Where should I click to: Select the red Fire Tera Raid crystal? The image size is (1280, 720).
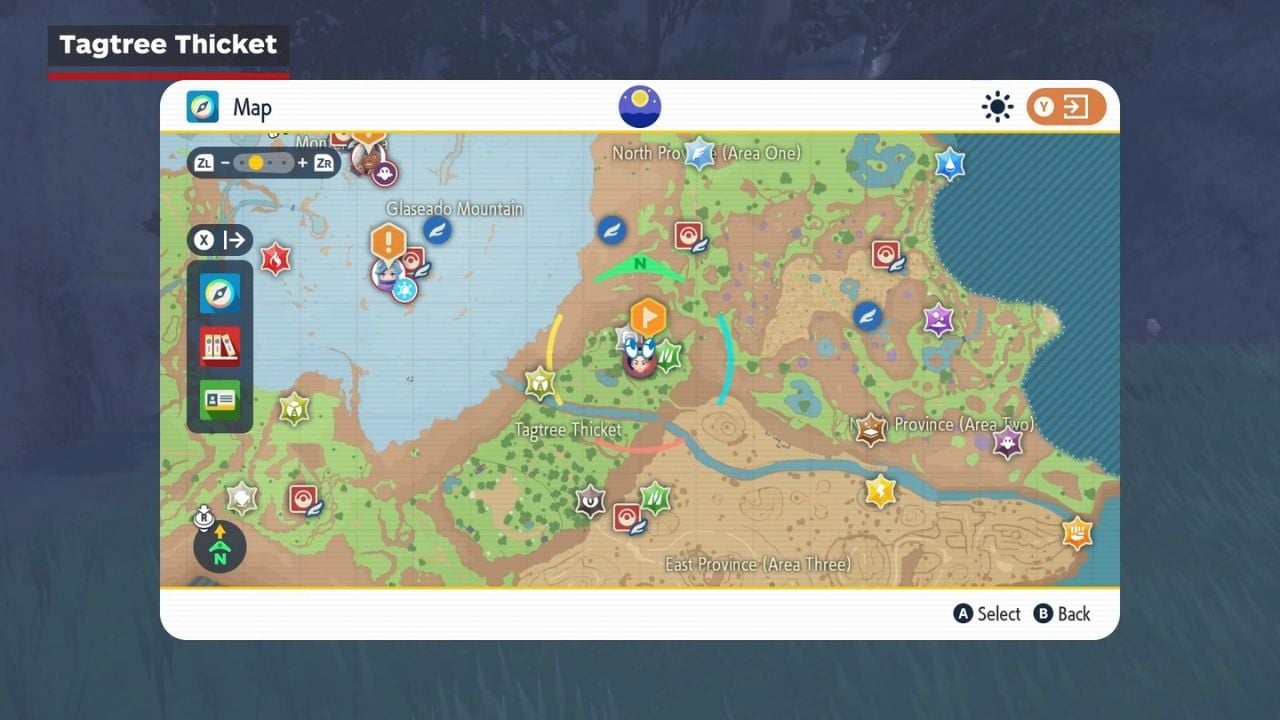pyautogui.click(x=275, y=259)
